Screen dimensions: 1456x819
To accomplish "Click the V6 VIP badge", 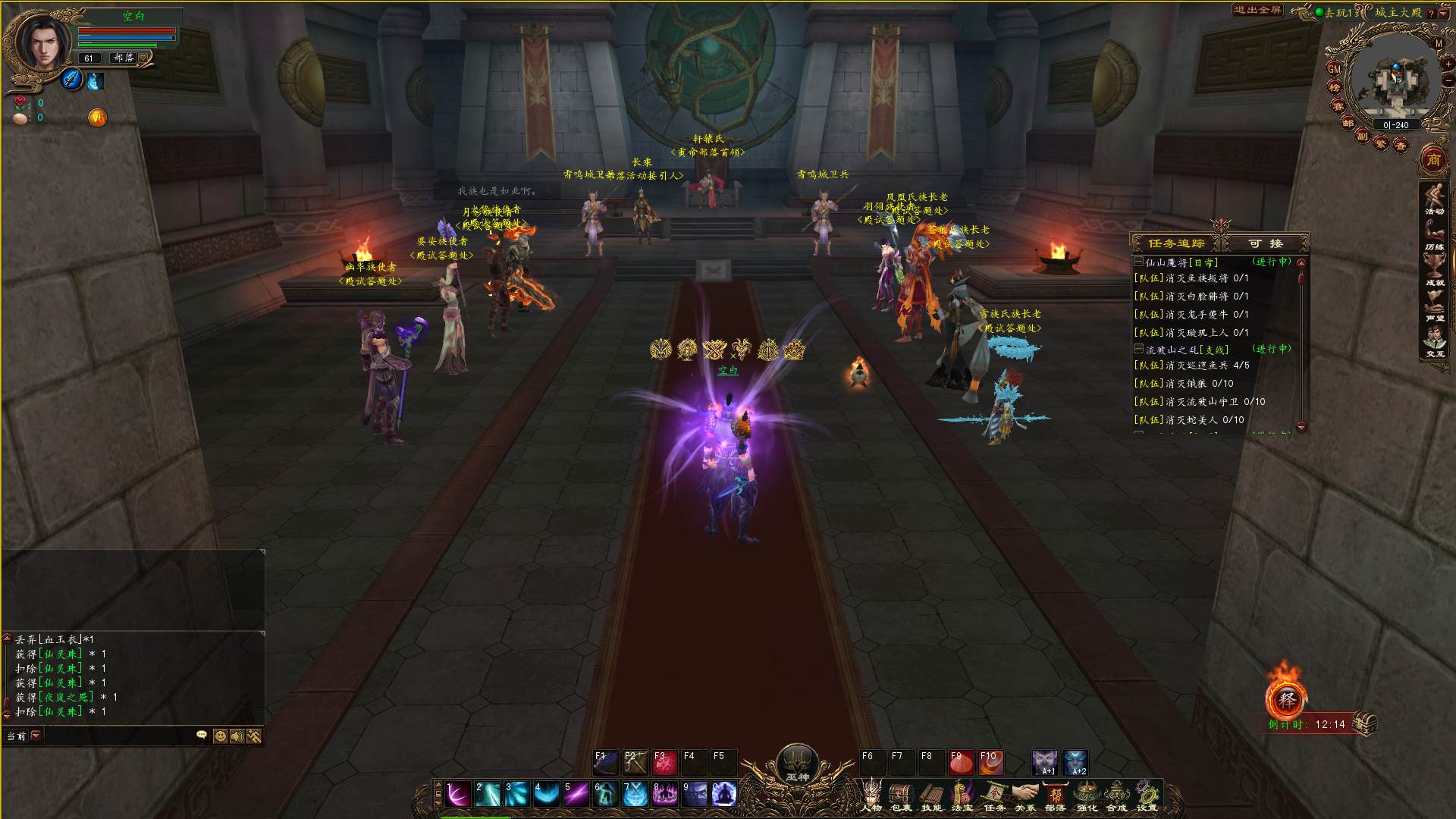I will click(97, 118).
